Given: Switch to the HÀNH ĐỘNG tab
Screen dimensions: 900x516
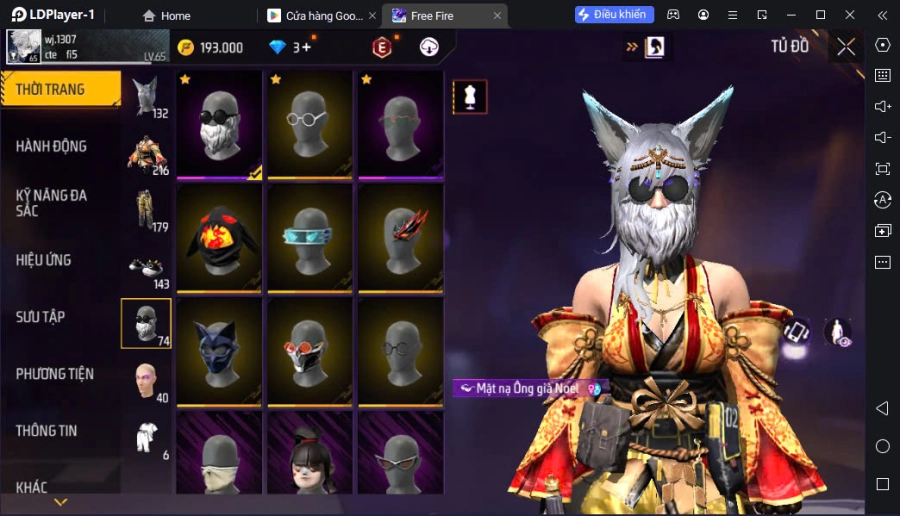Looking at the screenshot, I should (60, 146).
